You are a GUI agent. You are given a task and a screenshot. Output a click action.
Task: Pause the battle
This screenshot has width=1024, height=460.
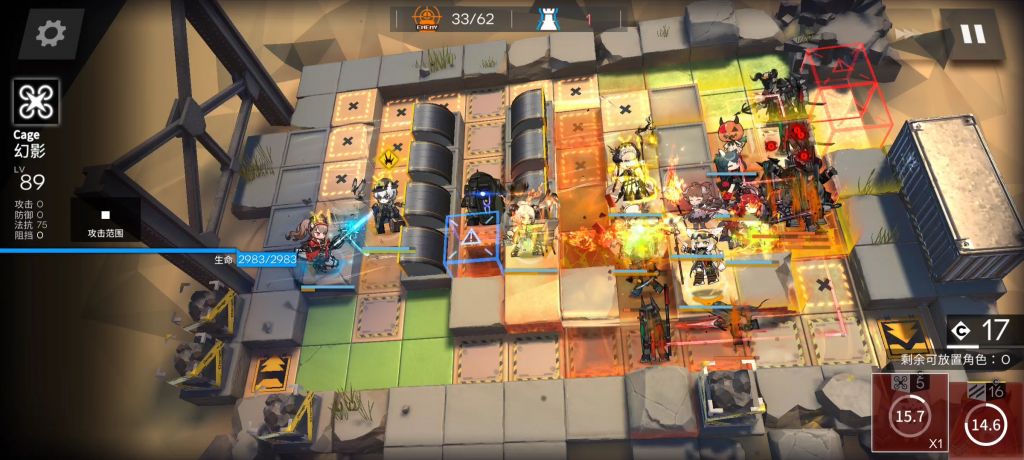coord(972,34)
